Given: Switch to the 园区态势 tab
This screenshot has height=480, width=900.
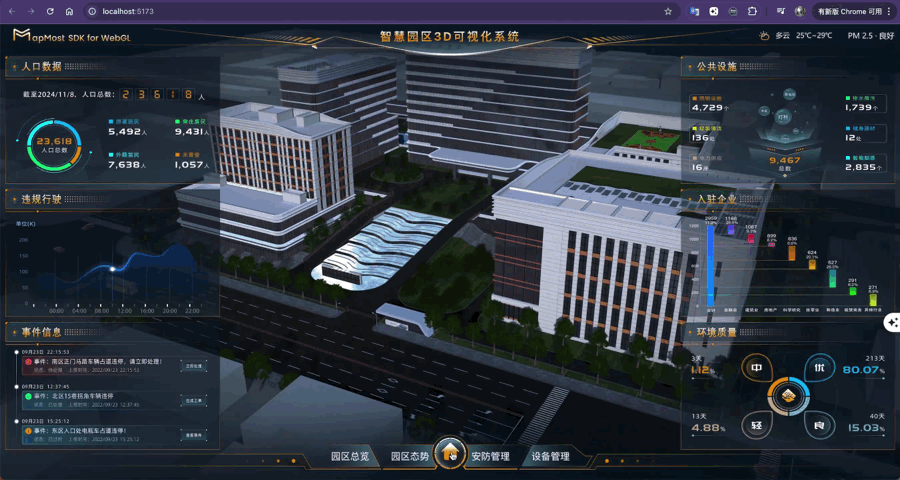Looking at the screenshot, I should [409, 456].
